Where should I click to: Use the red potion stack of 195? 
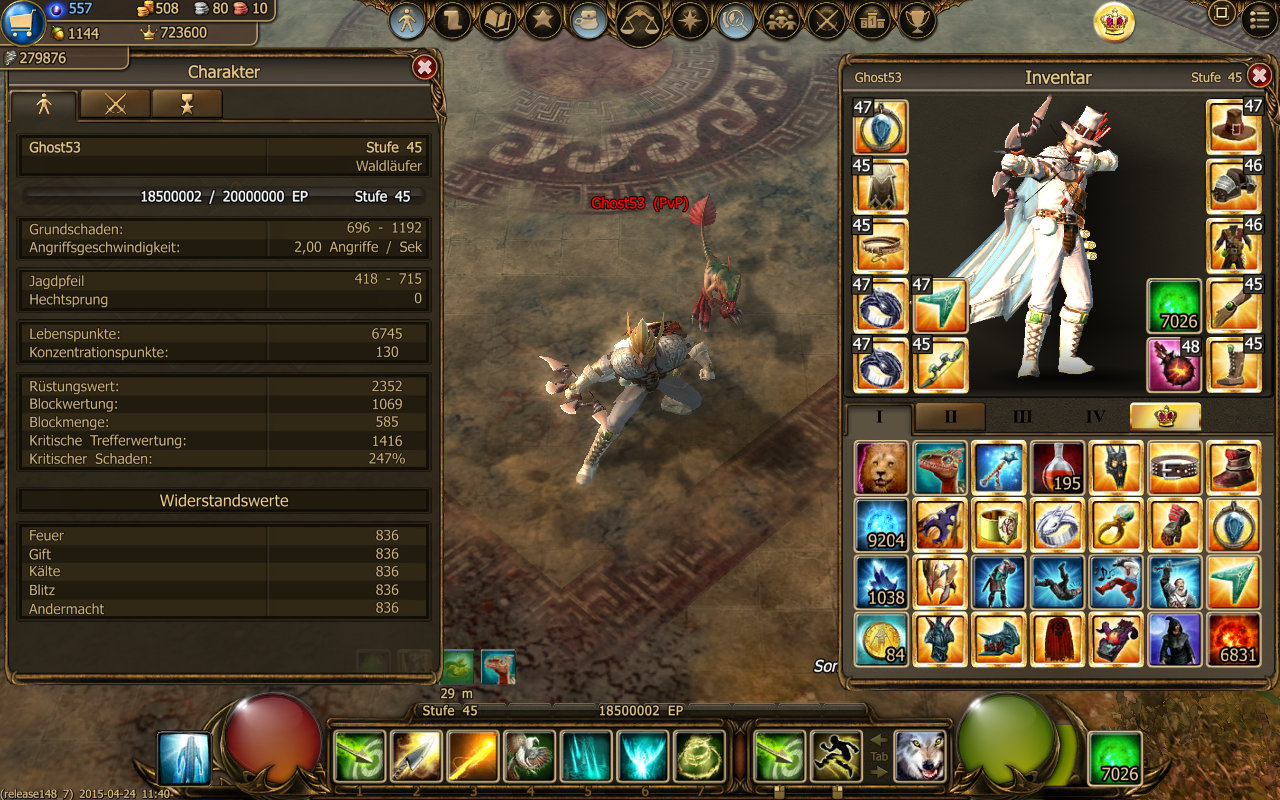point(1058,467)
